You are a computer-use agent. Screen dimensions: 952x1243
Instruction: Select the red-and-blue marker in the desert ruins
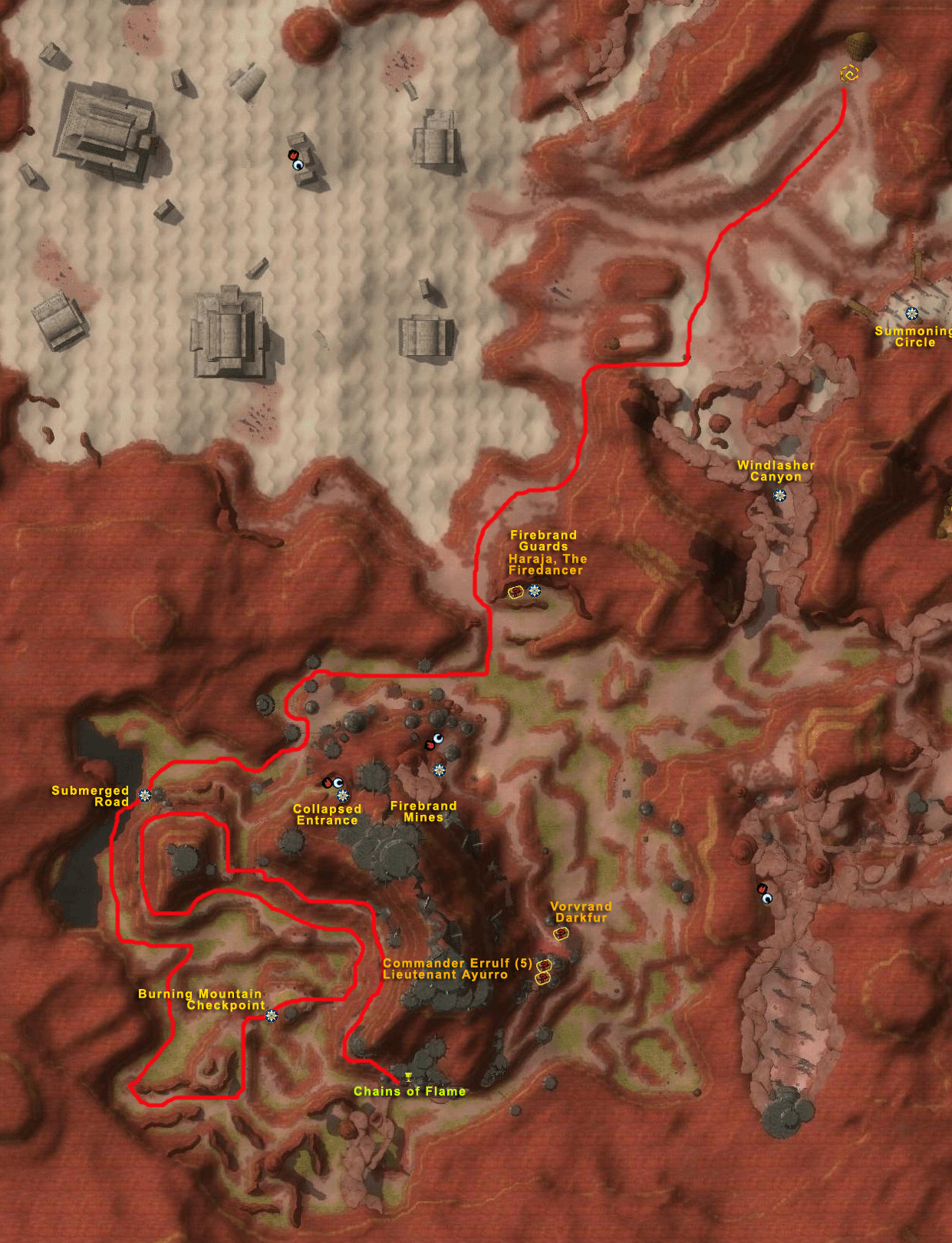point(295,160)
